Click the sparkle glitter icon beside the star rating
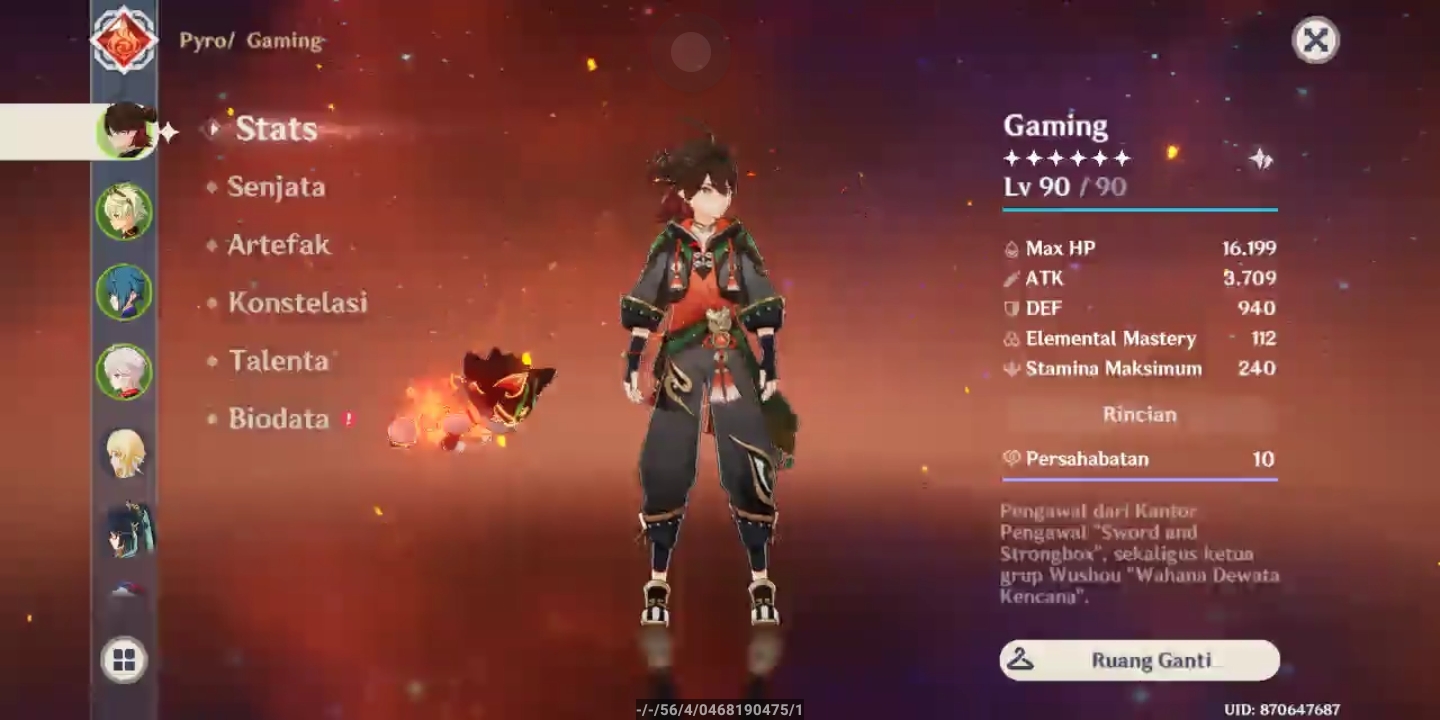This screenshot has width=1440, height=720. coord(1261,157)
